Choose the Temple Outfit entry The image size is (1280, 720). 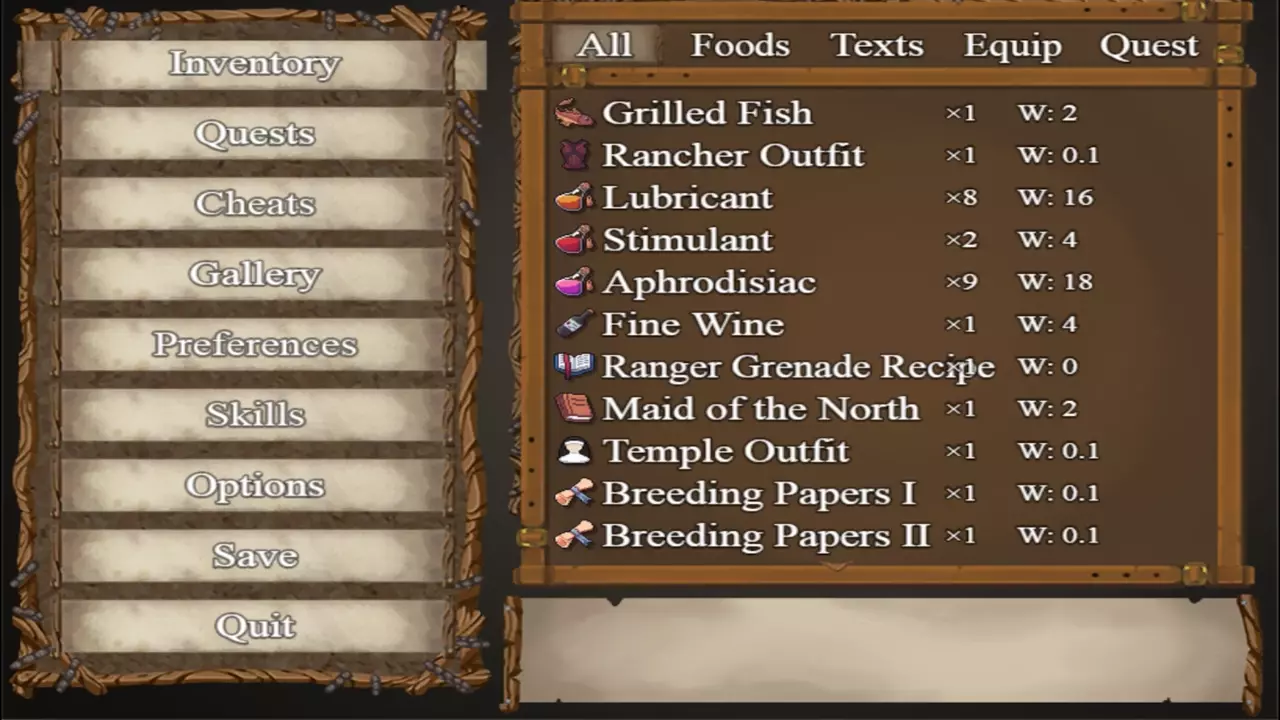coord(725,451)
